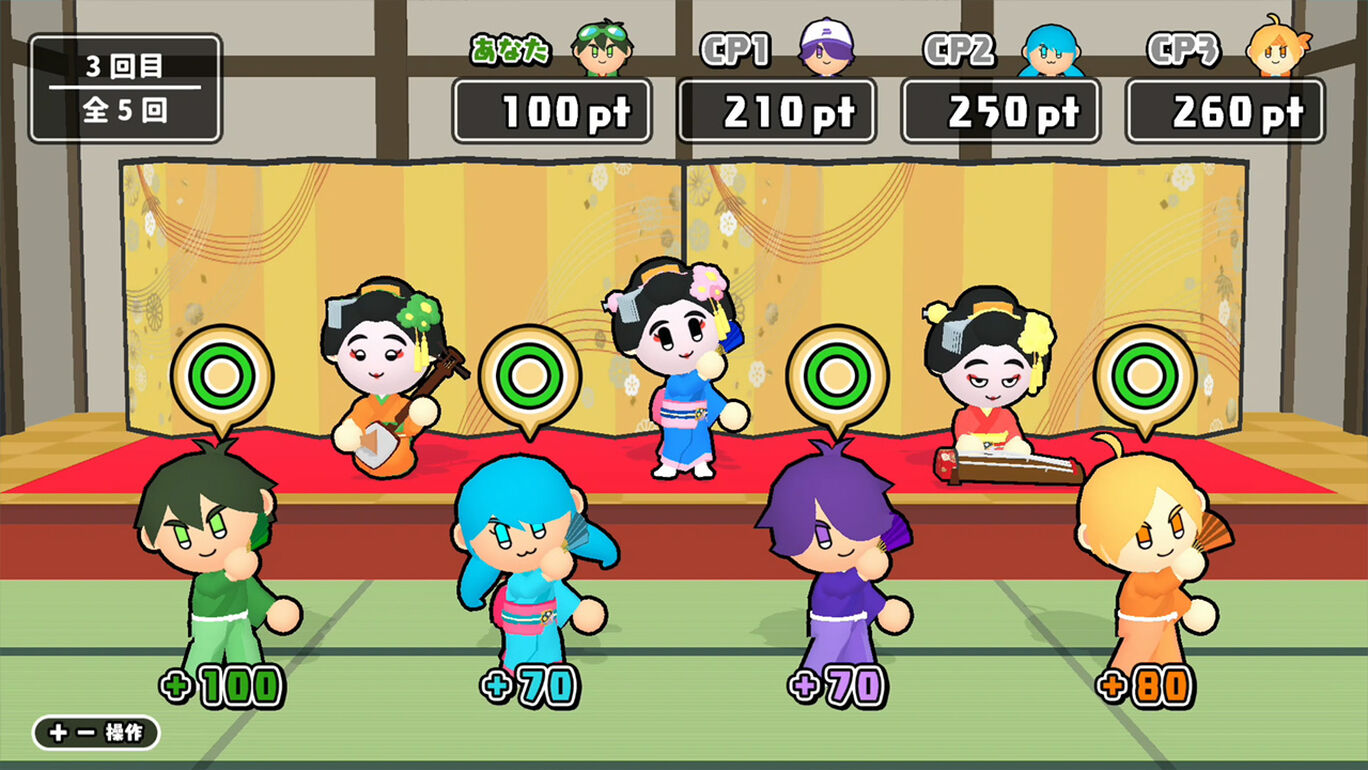The height and width of the screenshot is (770, 1368).
Task: Select the CP1 avatar with white cap
Action: pyautogui.click(x=827, y=46)
